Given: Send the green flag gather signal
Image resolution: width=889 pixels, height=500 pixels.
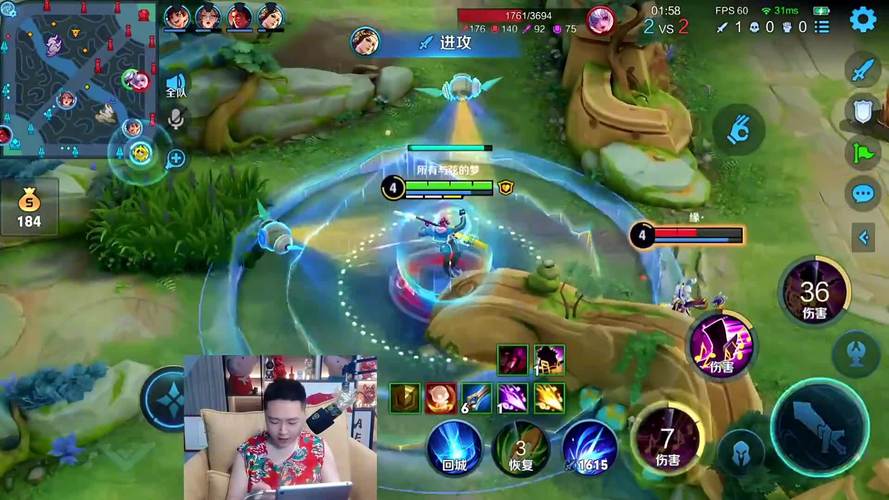Looking at the screenshot, I should (861, 152).
